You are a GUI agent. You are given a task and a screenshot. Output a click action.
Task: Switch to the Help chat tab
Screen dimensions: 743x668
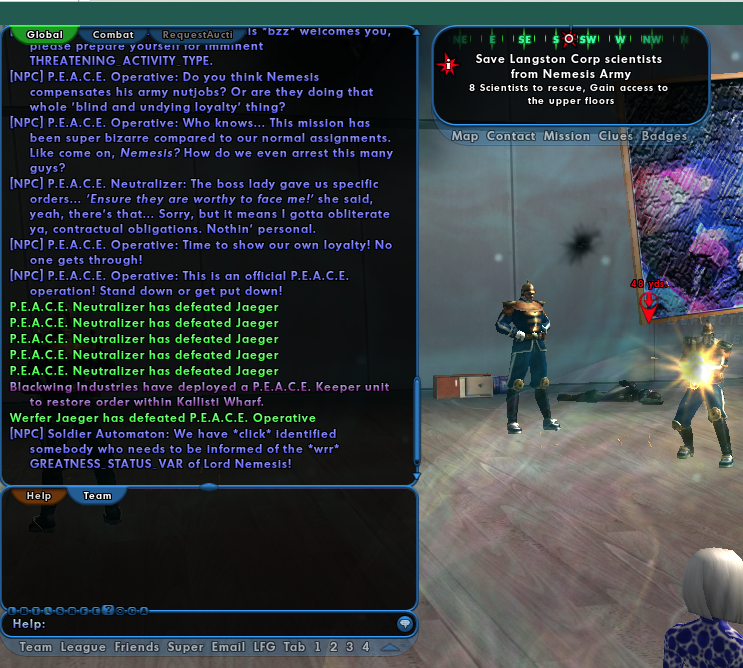click(38, 495)
